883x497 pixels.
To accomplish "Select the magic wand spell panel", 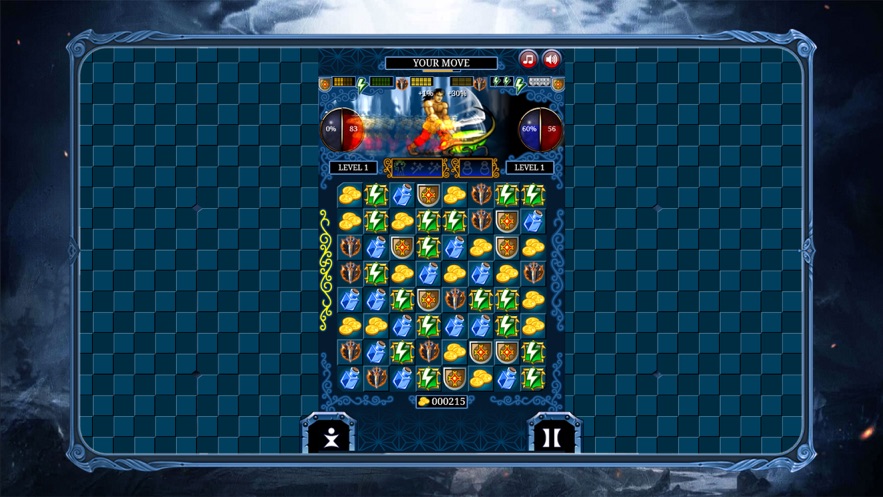I will pyautogui.click(x=416, y=168).
